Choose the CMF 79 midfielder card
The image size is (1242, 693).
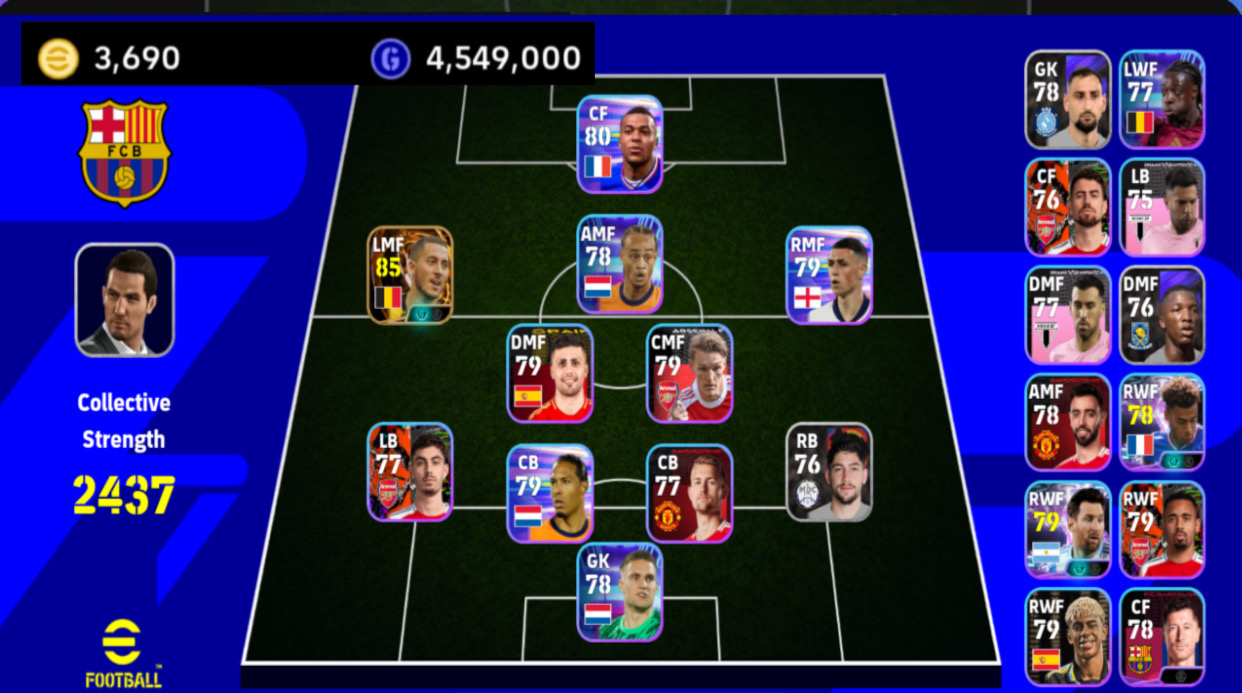tap(689, 372)
